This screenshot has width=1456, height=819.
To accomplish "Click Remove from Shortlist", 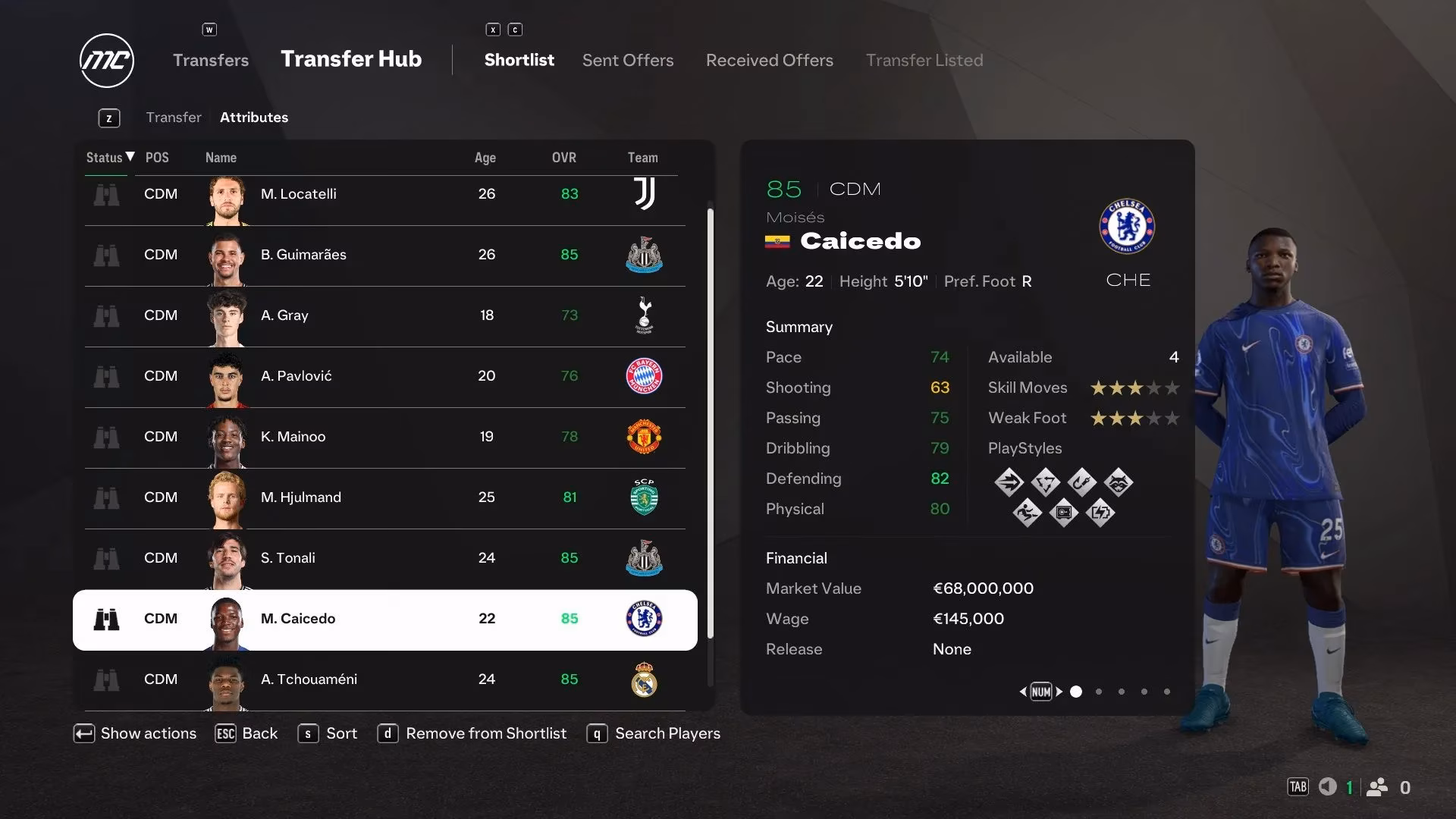I will [485, 733].
